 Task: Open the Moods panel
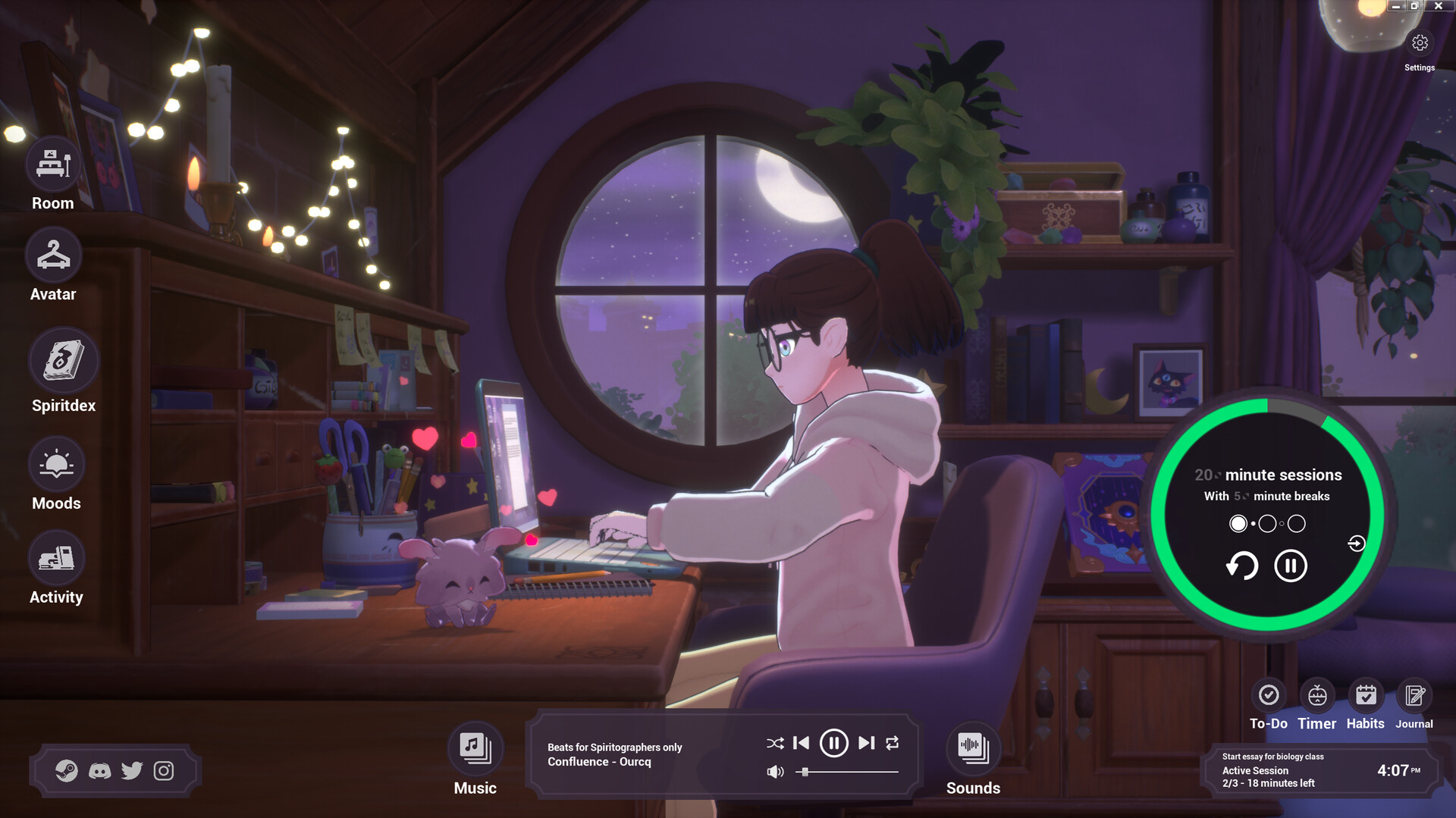(56, 463)
